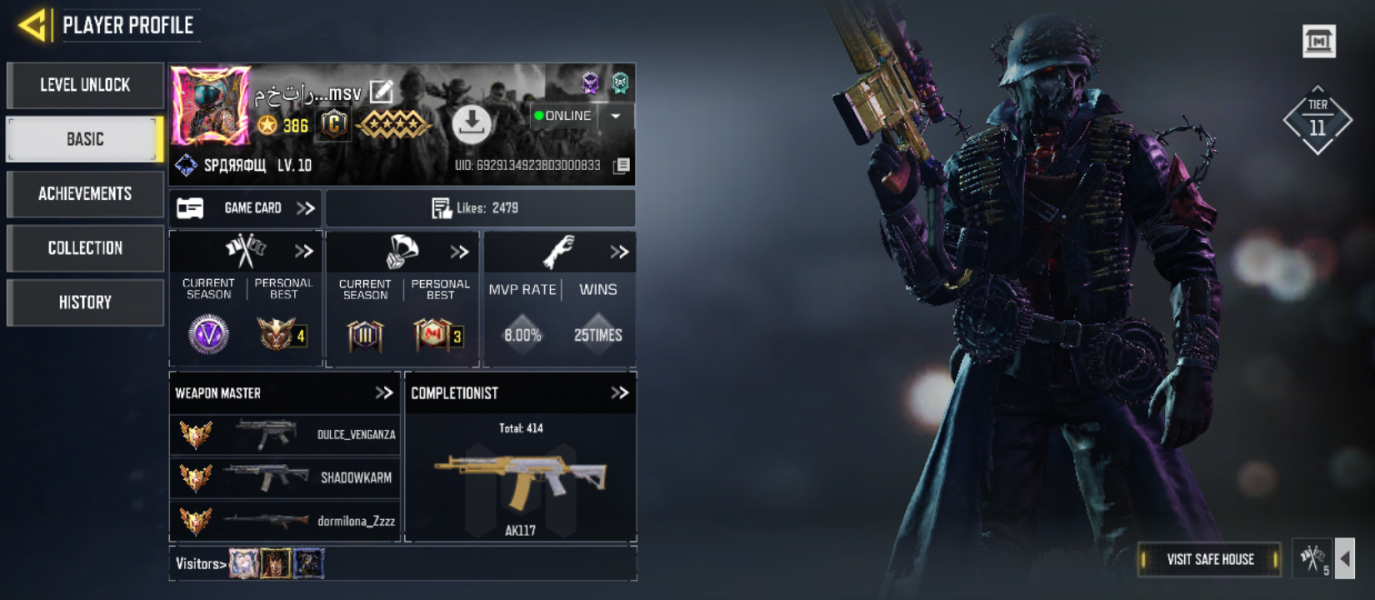Visit Safe House
1375x600 pixels.
[1210, 559]
